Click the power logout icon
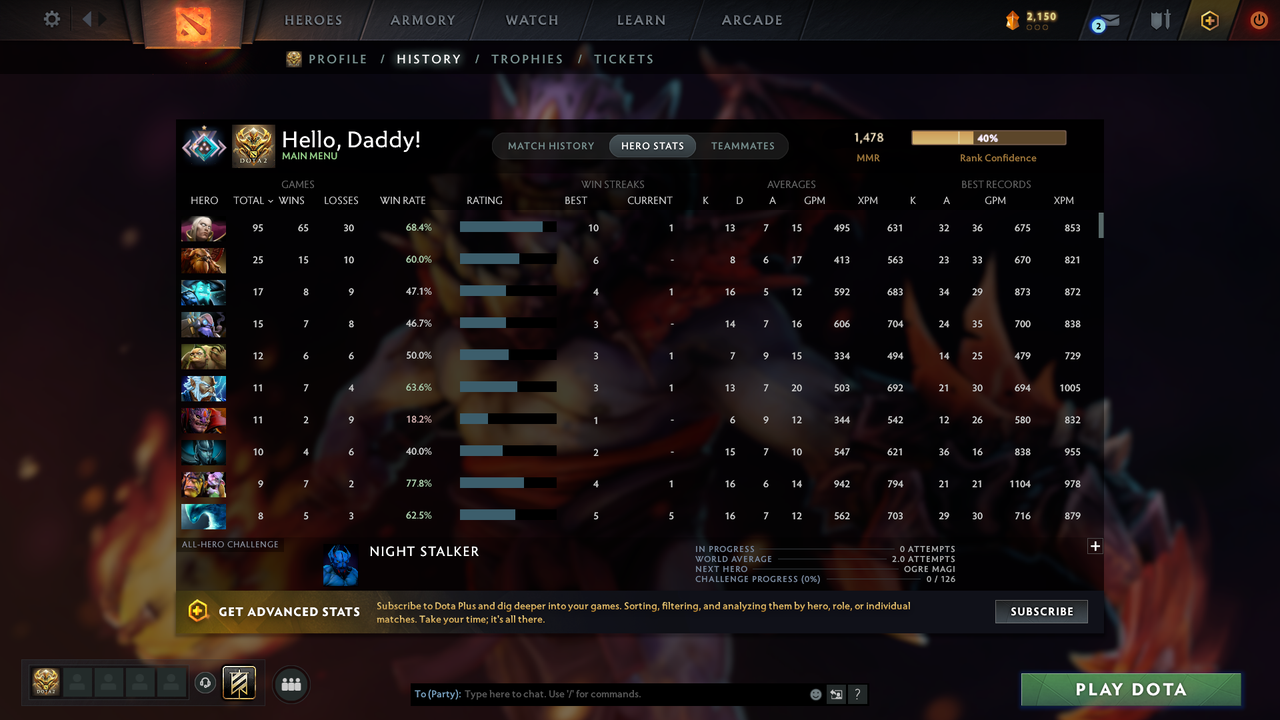Viewport: 1280px width, 720px height. pyautogui.click(x=1258, y=20)
